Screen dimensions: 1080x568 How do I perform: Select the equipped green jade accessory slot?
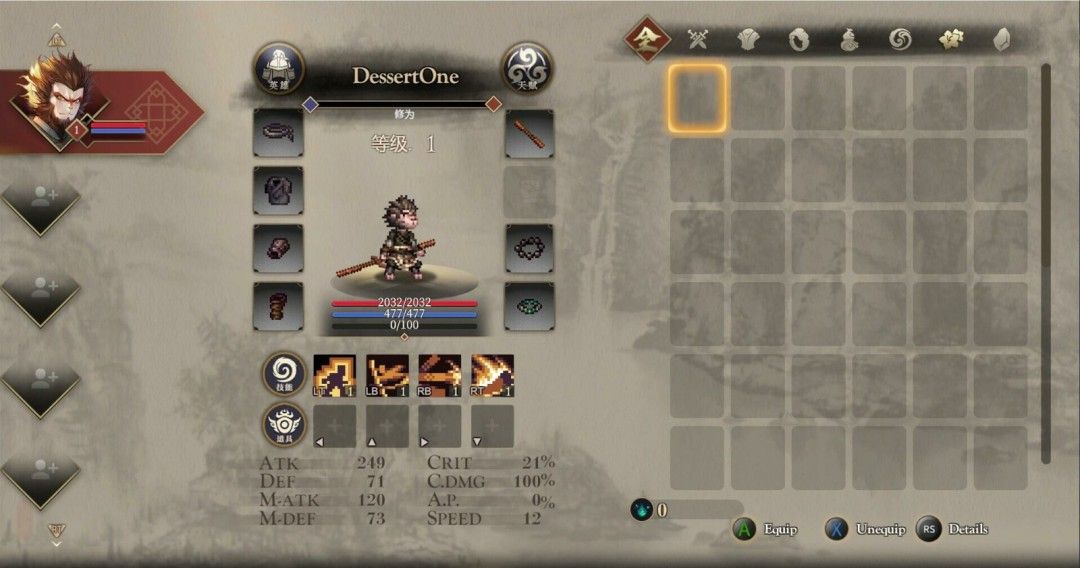click(529, 306)
